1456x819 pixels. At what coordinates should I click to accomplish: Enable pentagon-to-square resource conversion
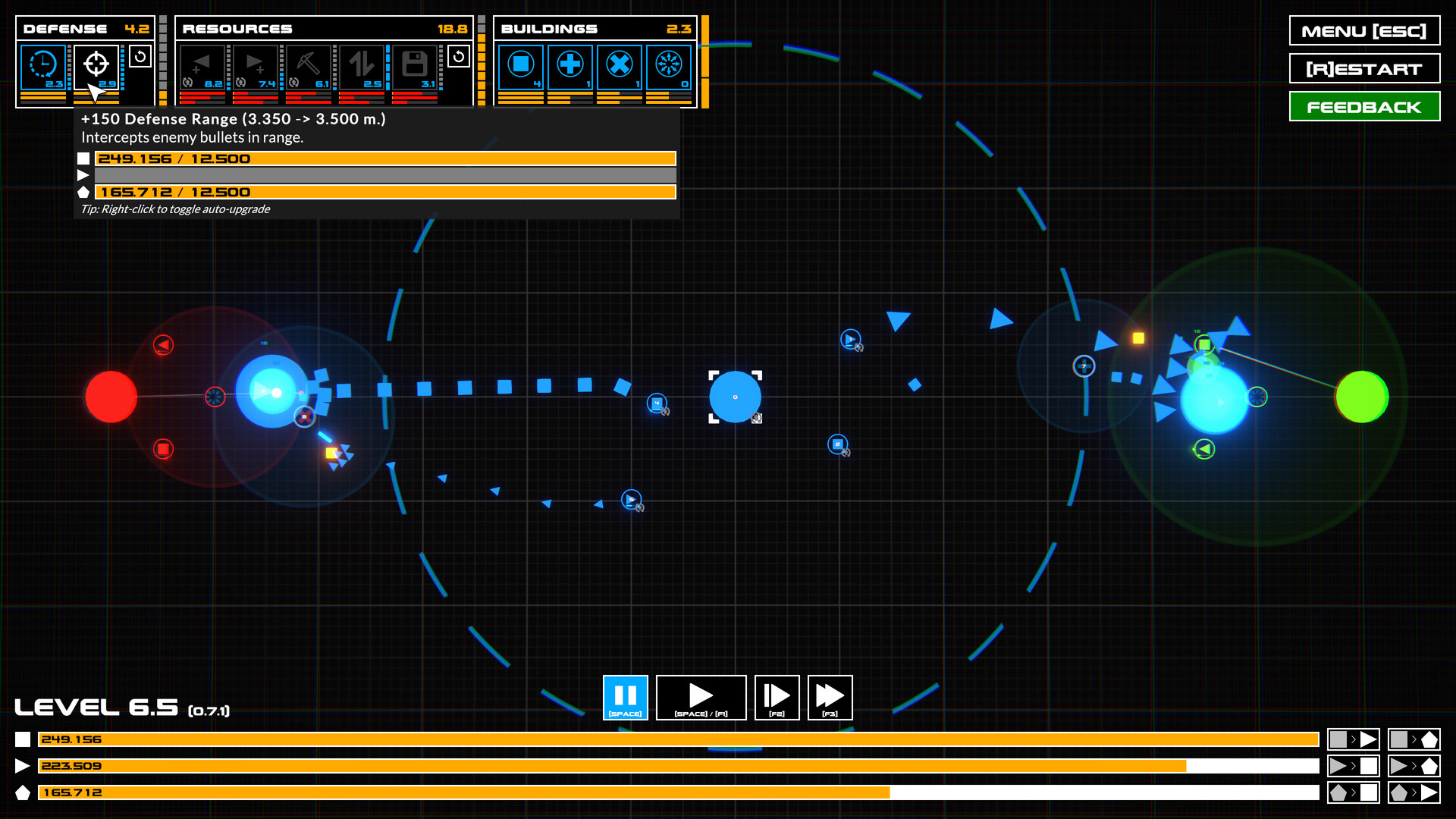click(1354, 792)
